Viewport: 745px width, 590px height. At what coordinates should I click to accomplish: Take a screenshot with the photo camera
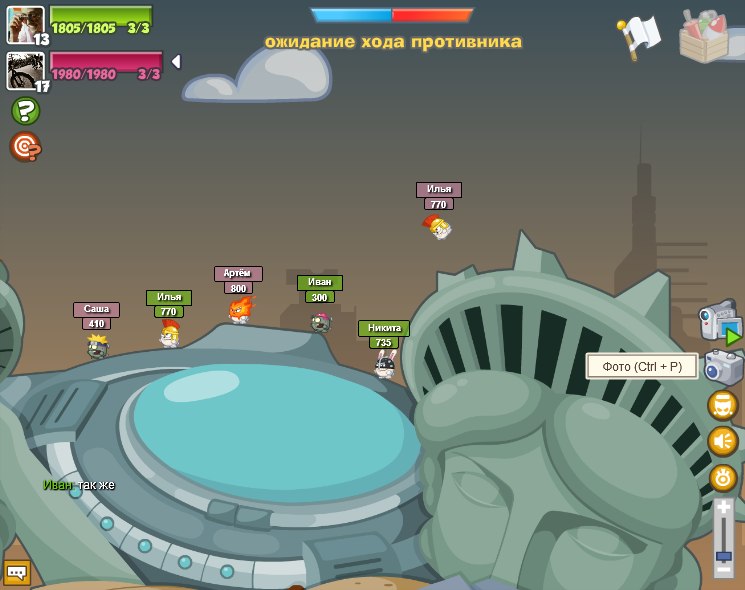point(723,367)
